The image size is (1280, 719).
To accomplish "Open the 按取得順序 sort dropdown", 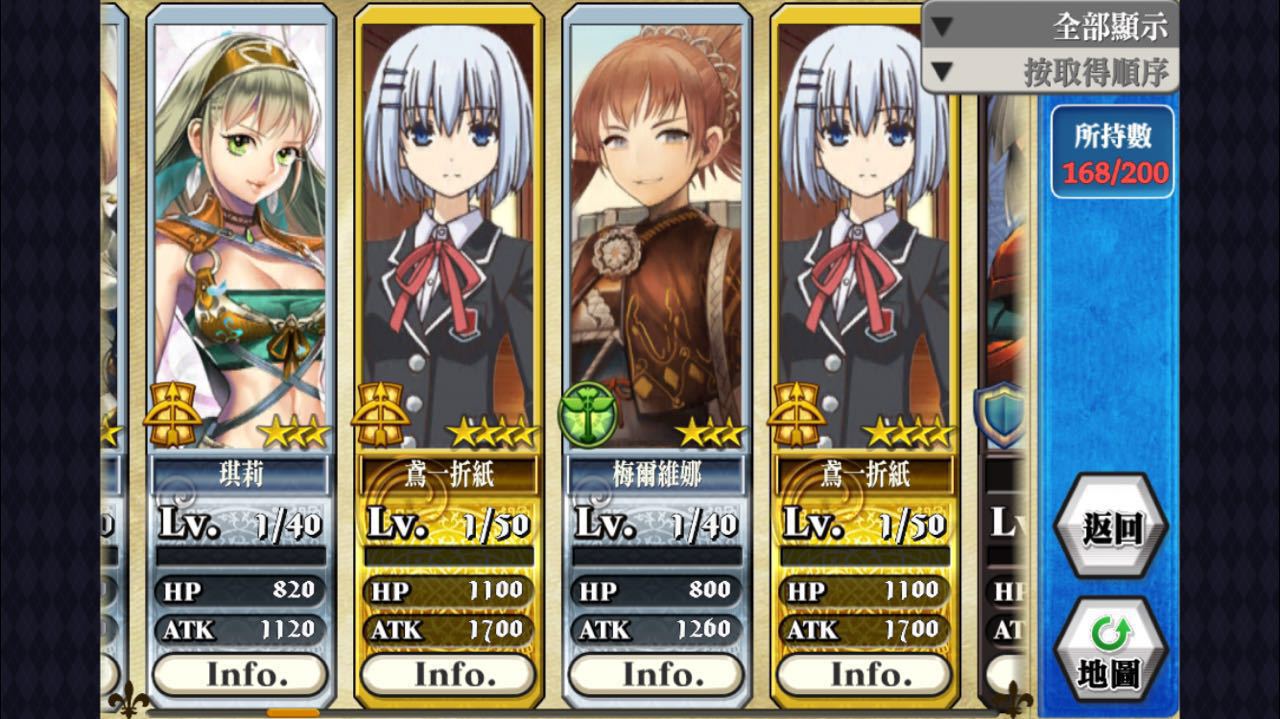I will point(1050,72).
